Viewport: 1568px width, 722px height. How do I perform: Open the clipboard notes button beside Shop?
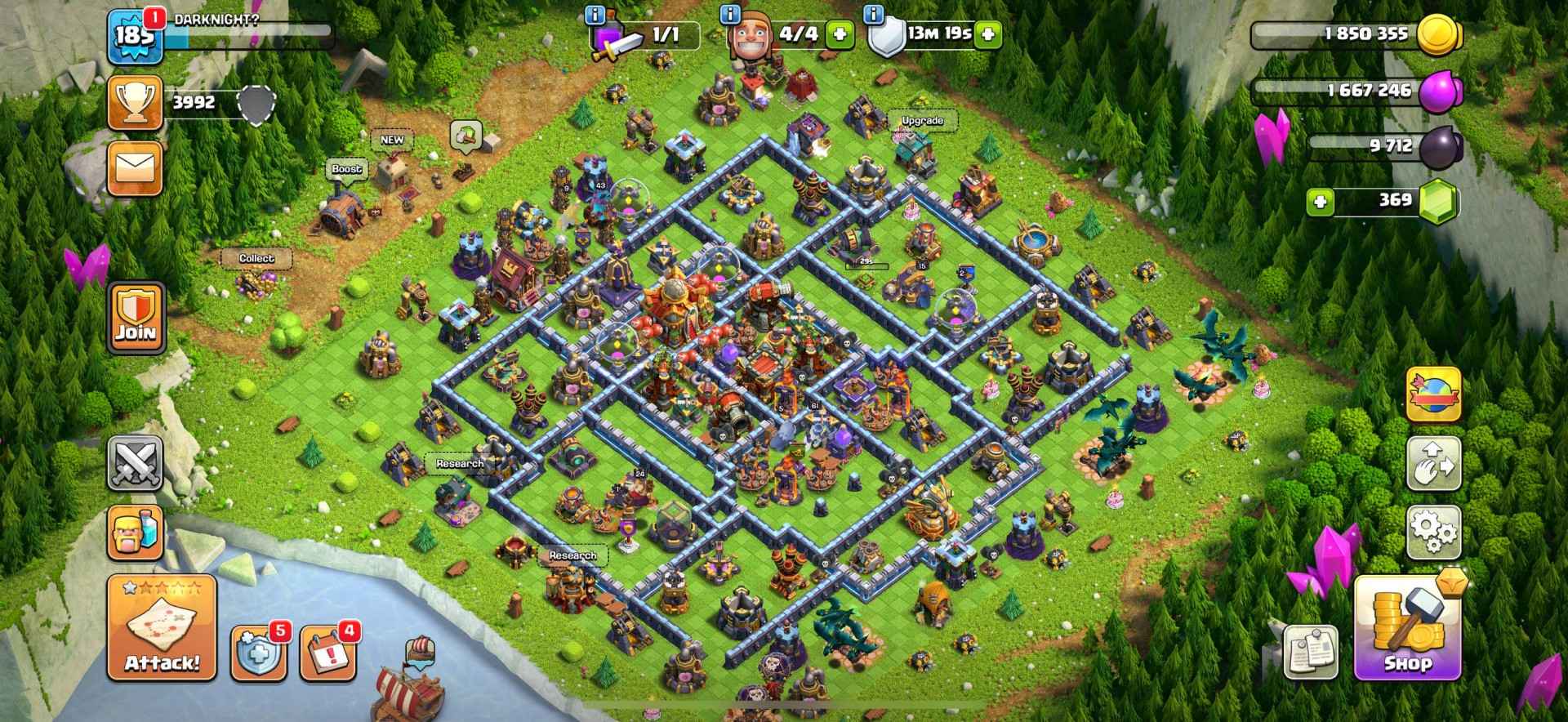coord(1310,651)
